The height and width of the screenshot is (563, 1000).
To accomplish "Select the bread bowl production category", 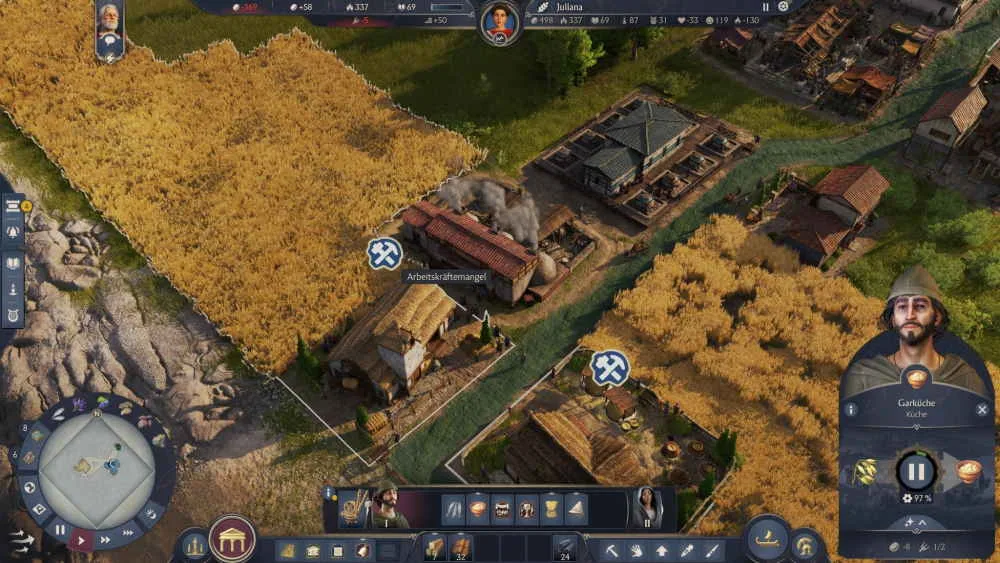I will 478,509.
